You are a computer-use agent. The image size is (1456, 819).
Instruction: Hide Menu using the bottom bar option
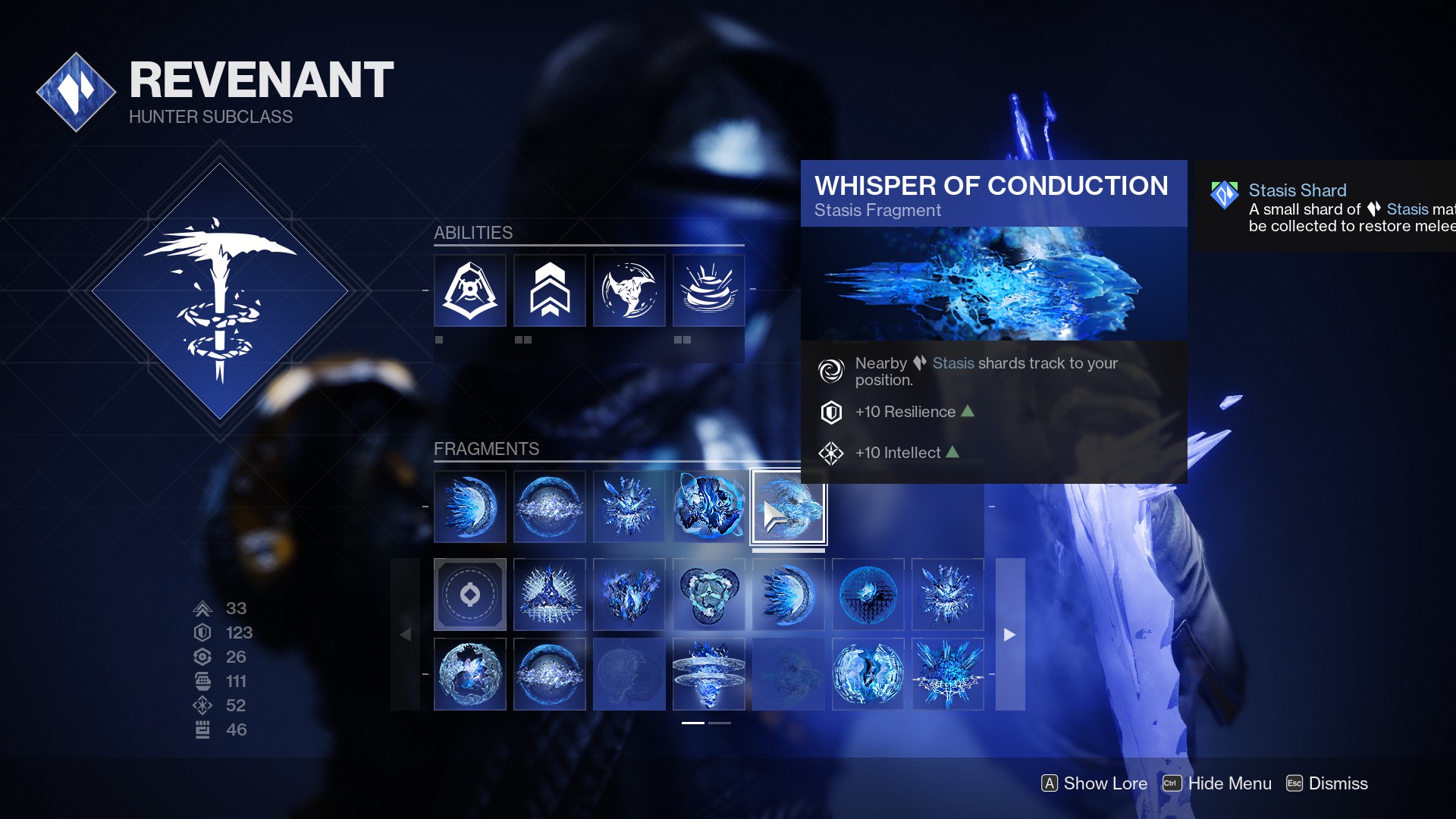(x=1217, y=783)
